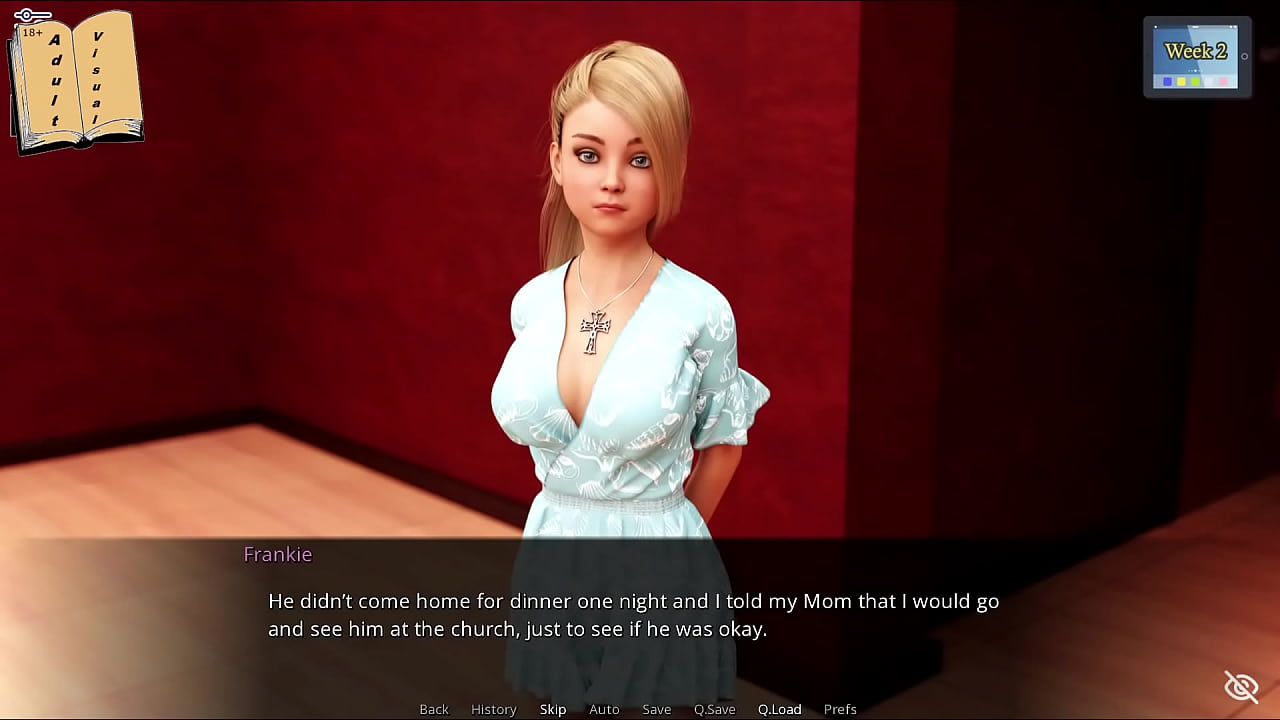Quick load with Q.Load
Viewport: 1280px width, 720px height.
coord(780,709)
